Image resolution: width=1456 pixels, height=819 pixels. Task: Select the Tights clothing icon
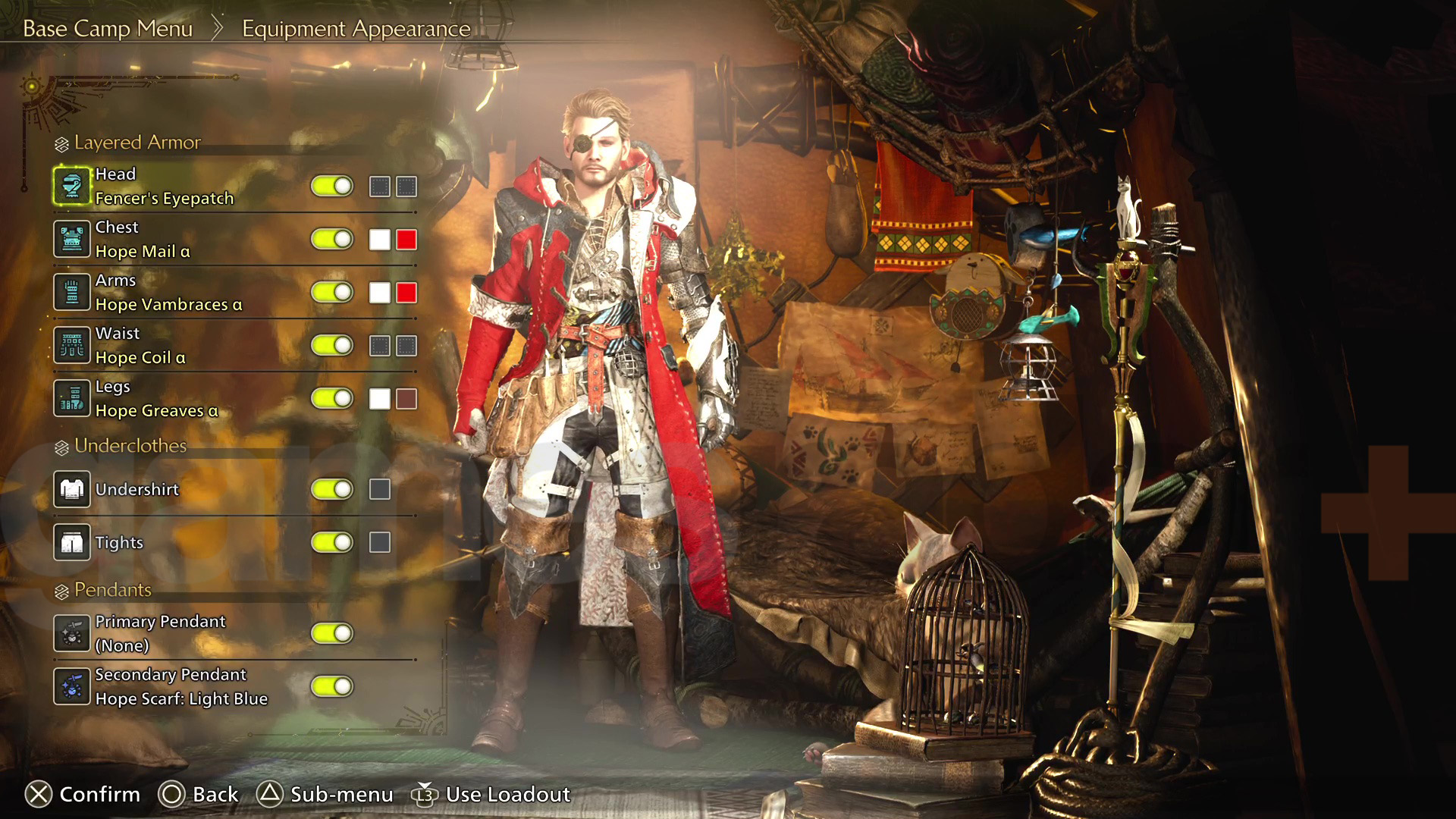point(72,542)
